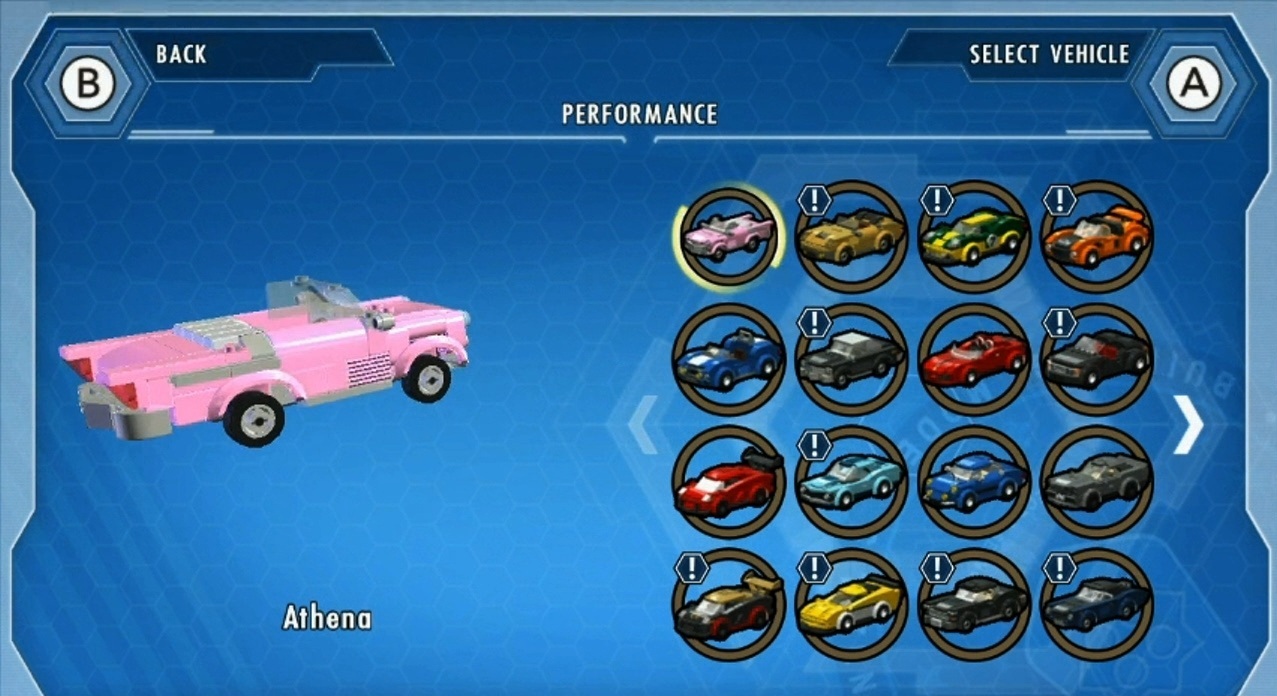Select the light blue muscle car

coord(851,482)
